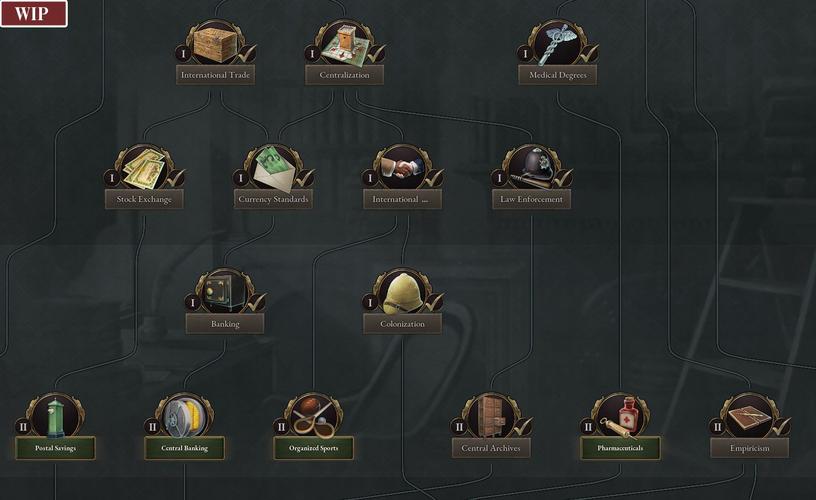Open the handshake International technology node
Screen dimensions: 816x500
[x=402, y=199]
